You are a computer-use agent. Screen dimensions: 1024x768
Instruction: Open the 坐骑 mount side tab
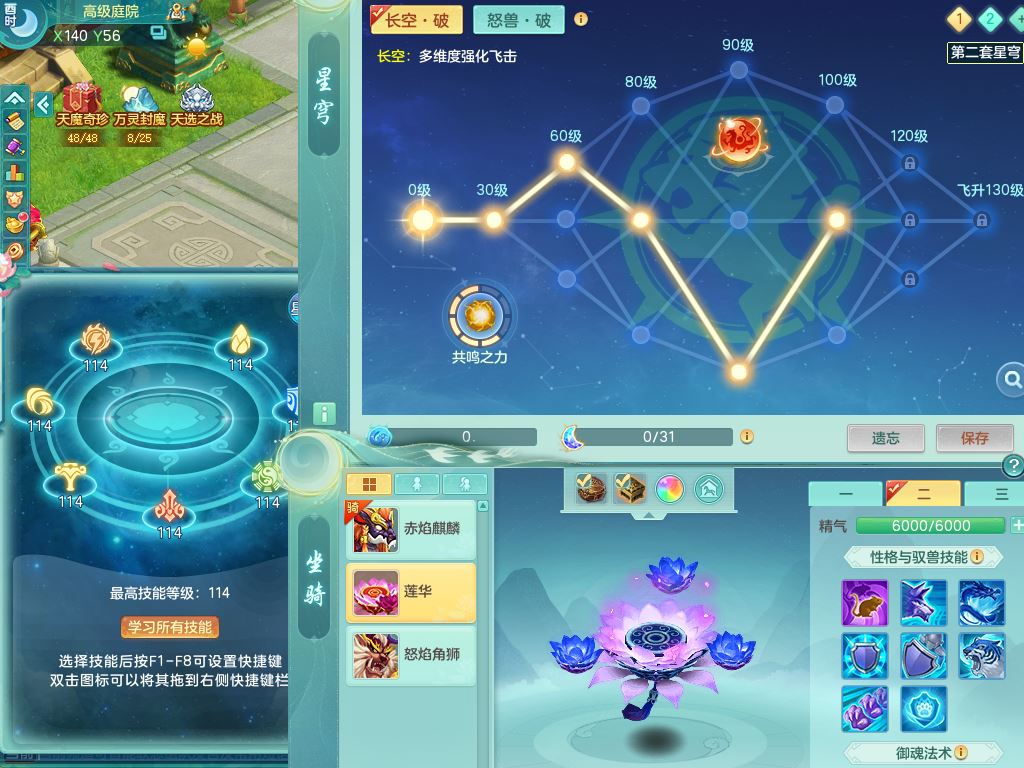coord(315,577)
